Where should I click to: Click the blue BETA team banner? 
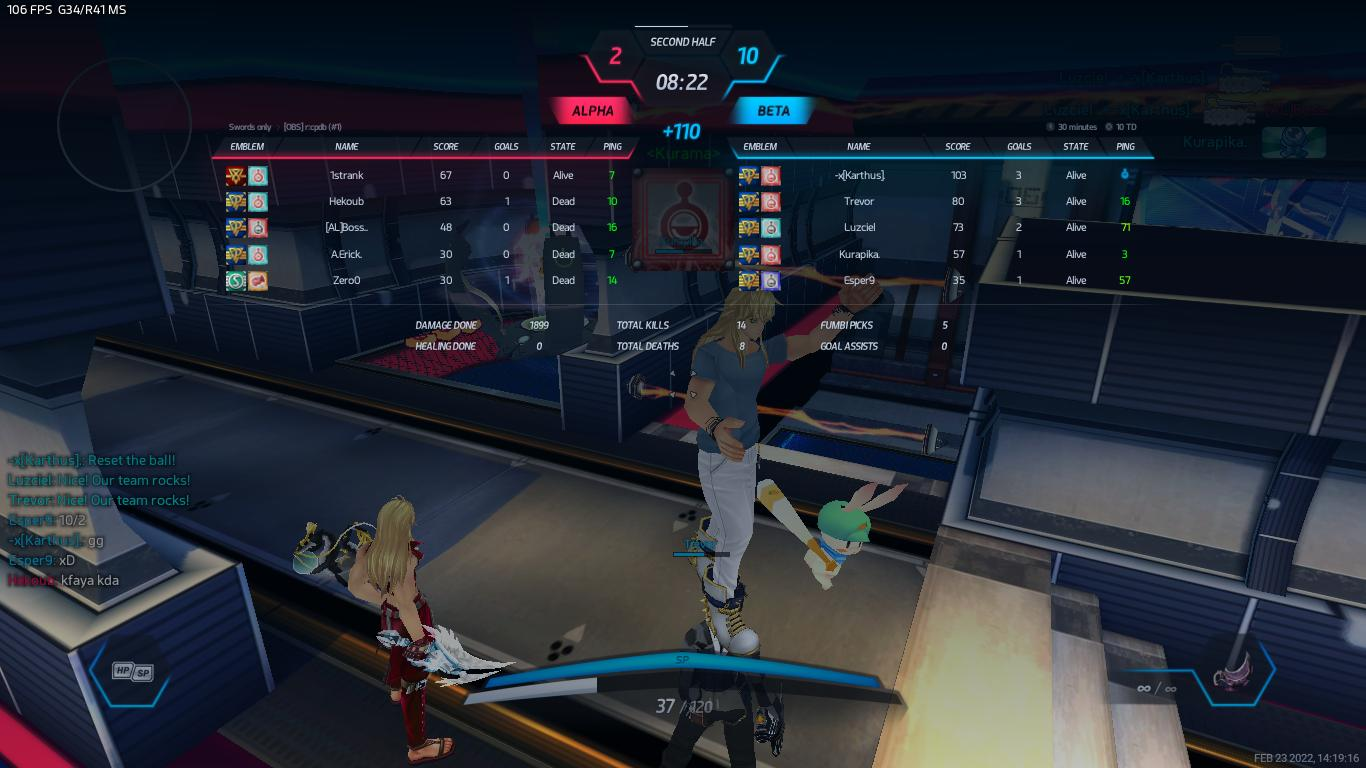[x=773, y=110]
